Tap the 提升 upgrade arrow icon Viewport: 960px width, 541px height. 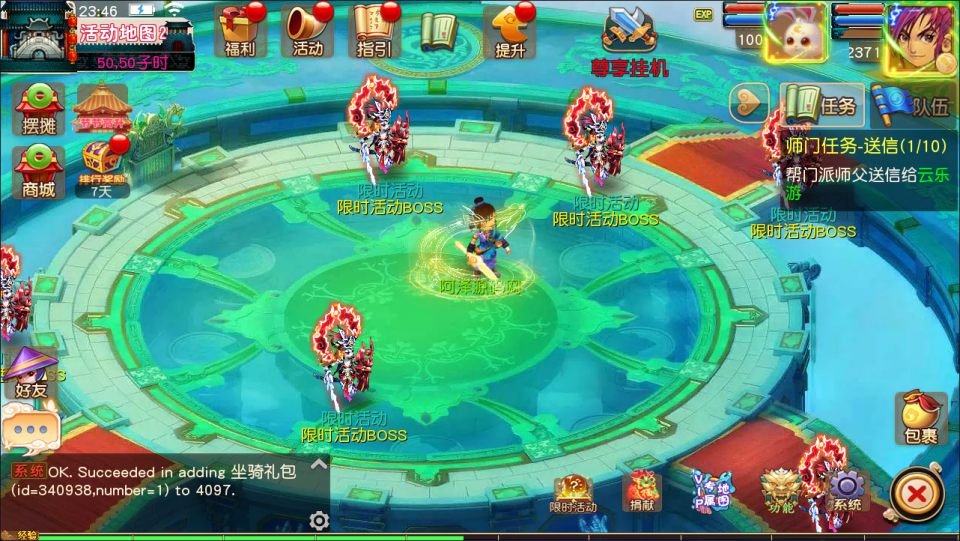510,31
